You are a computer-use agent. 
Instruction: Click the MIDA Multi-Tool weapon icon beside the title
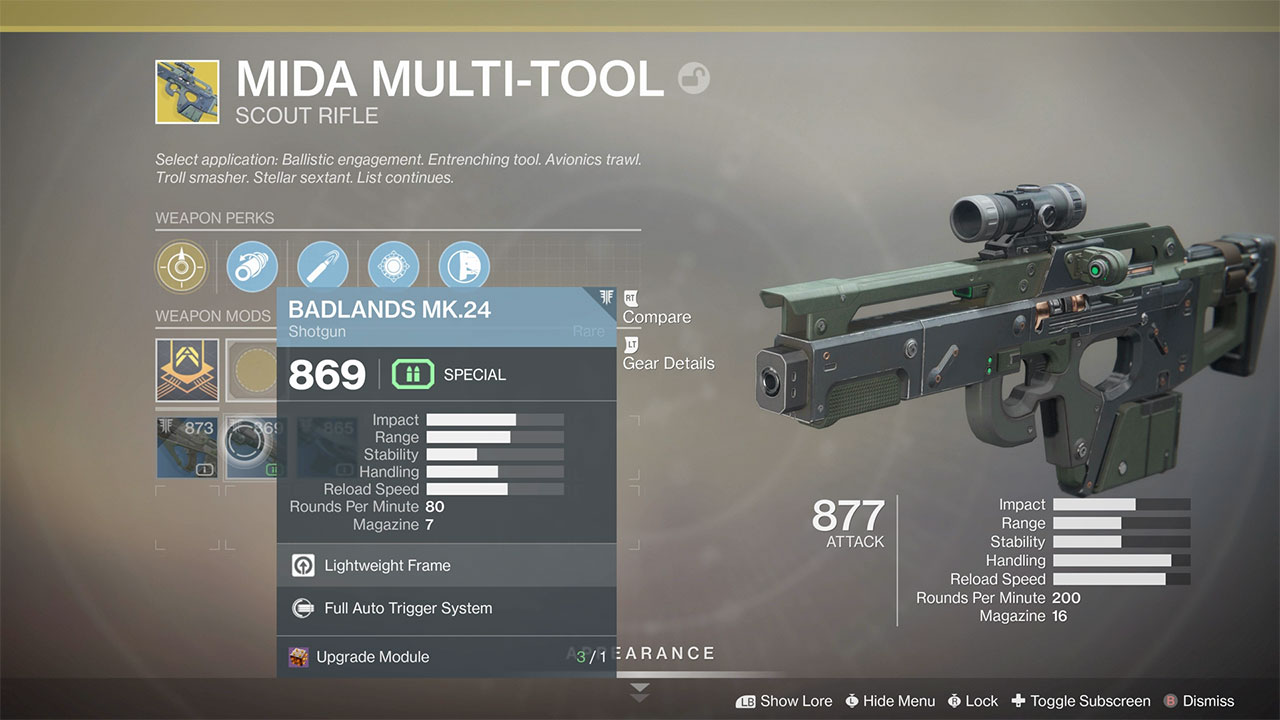187,90
